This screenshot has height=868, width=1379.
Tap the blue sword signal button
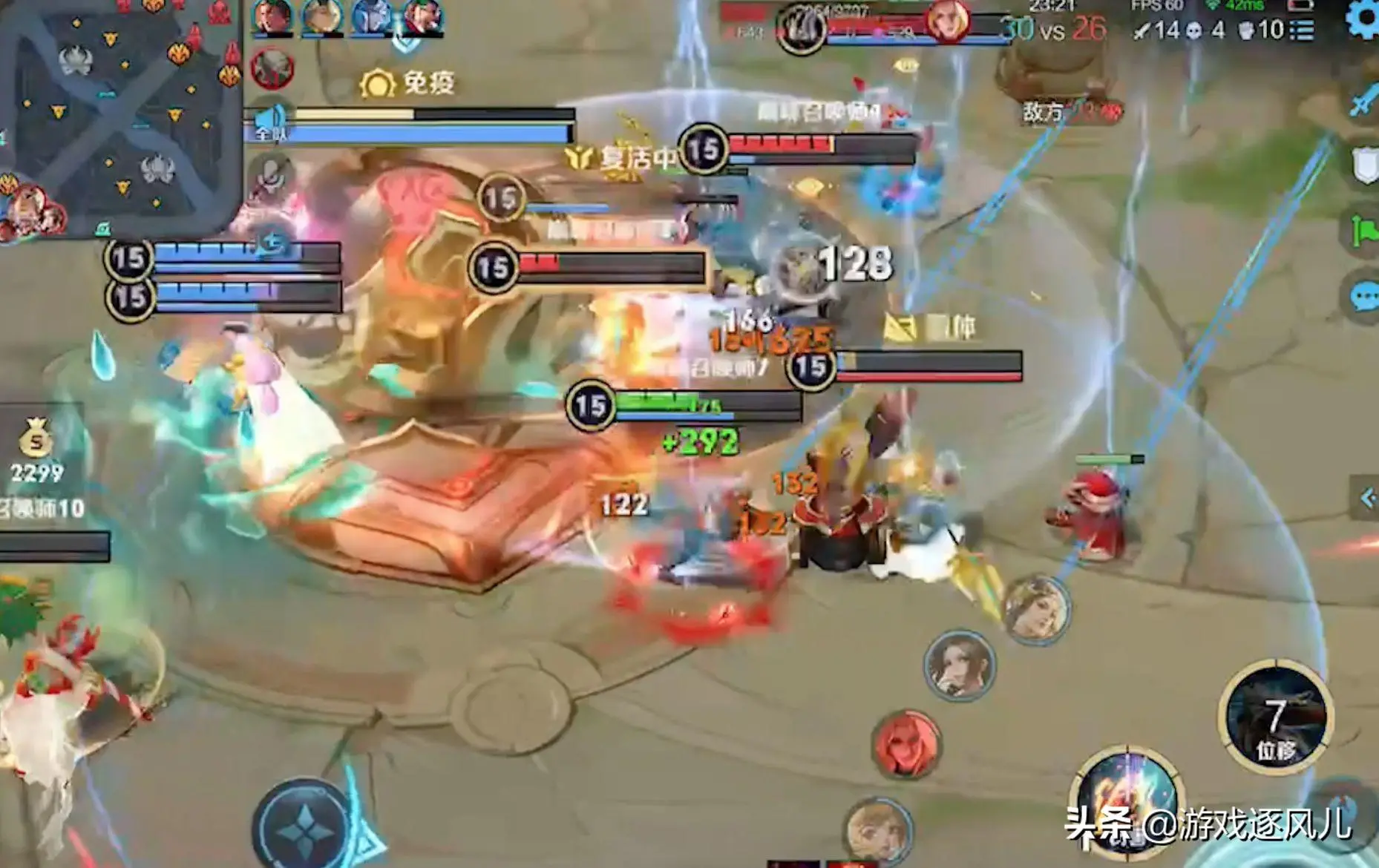(x=1364, y=102)
